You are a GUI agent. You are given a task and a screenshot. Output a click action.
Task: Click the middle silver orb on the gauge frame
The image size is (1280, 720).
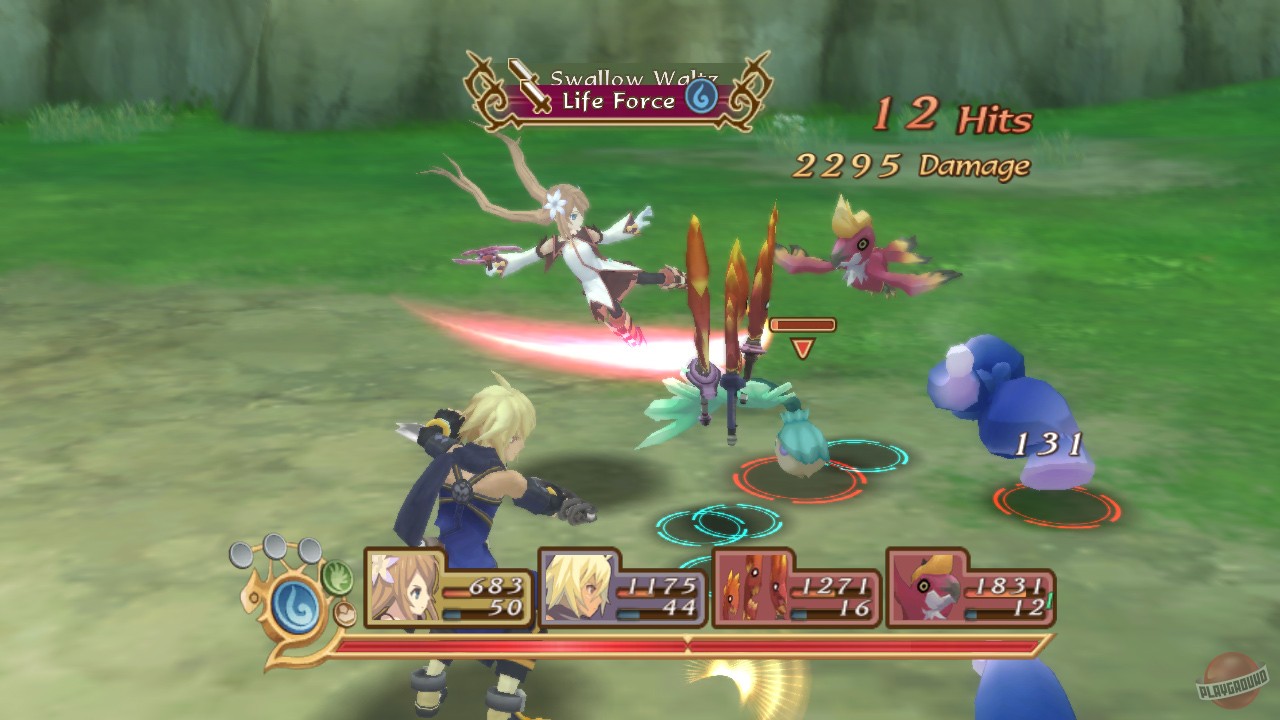273,547
